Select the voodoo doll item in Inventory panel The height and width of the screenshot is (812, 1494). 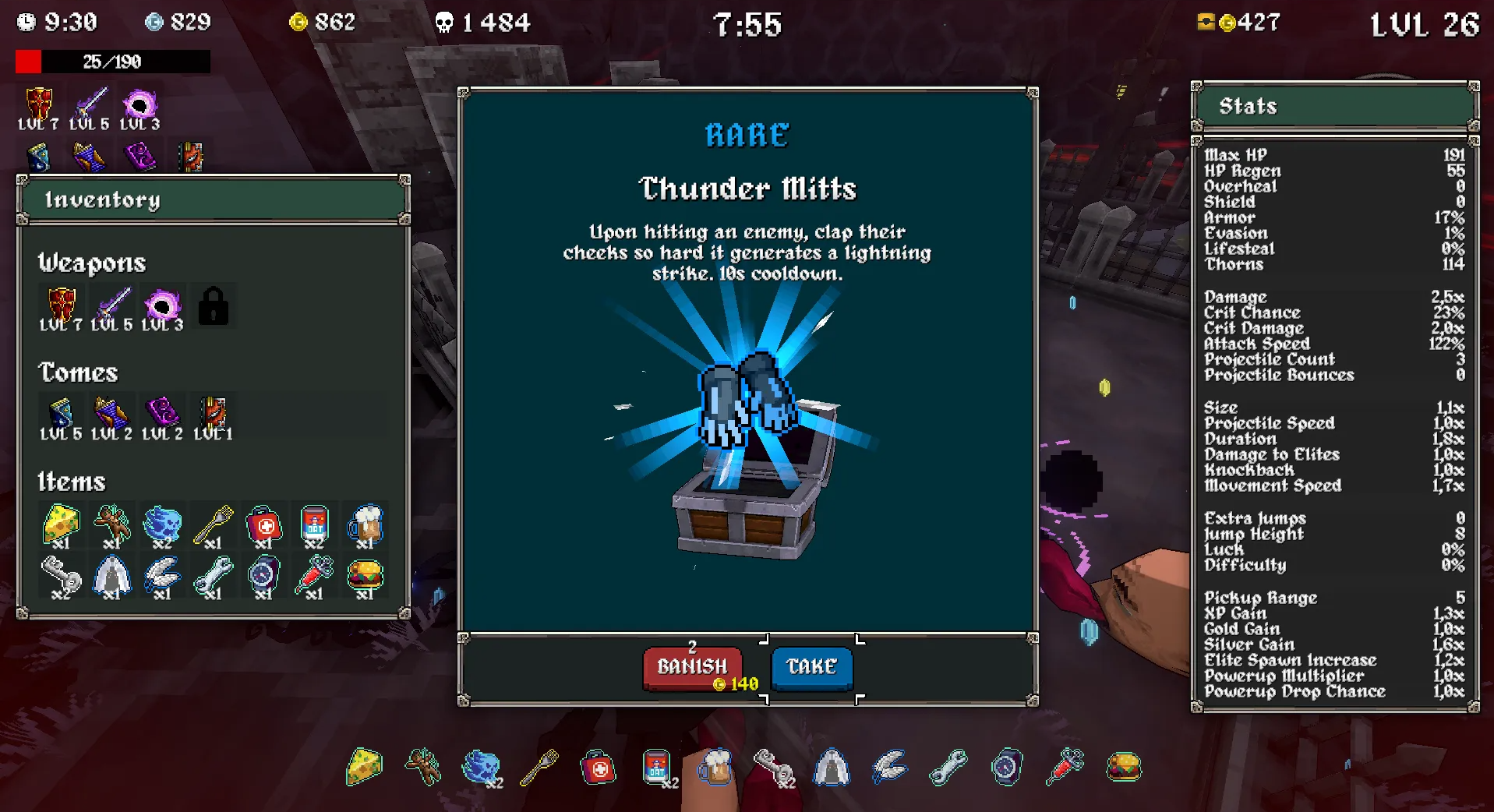pos(111,524)
